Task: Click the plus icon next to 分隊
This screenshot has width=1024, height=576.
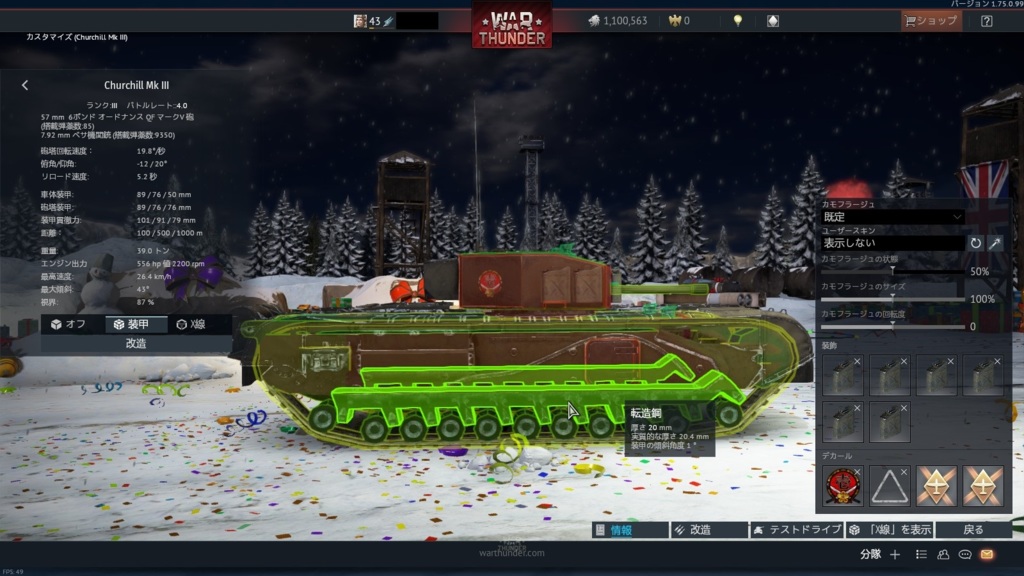Action: 895,554
